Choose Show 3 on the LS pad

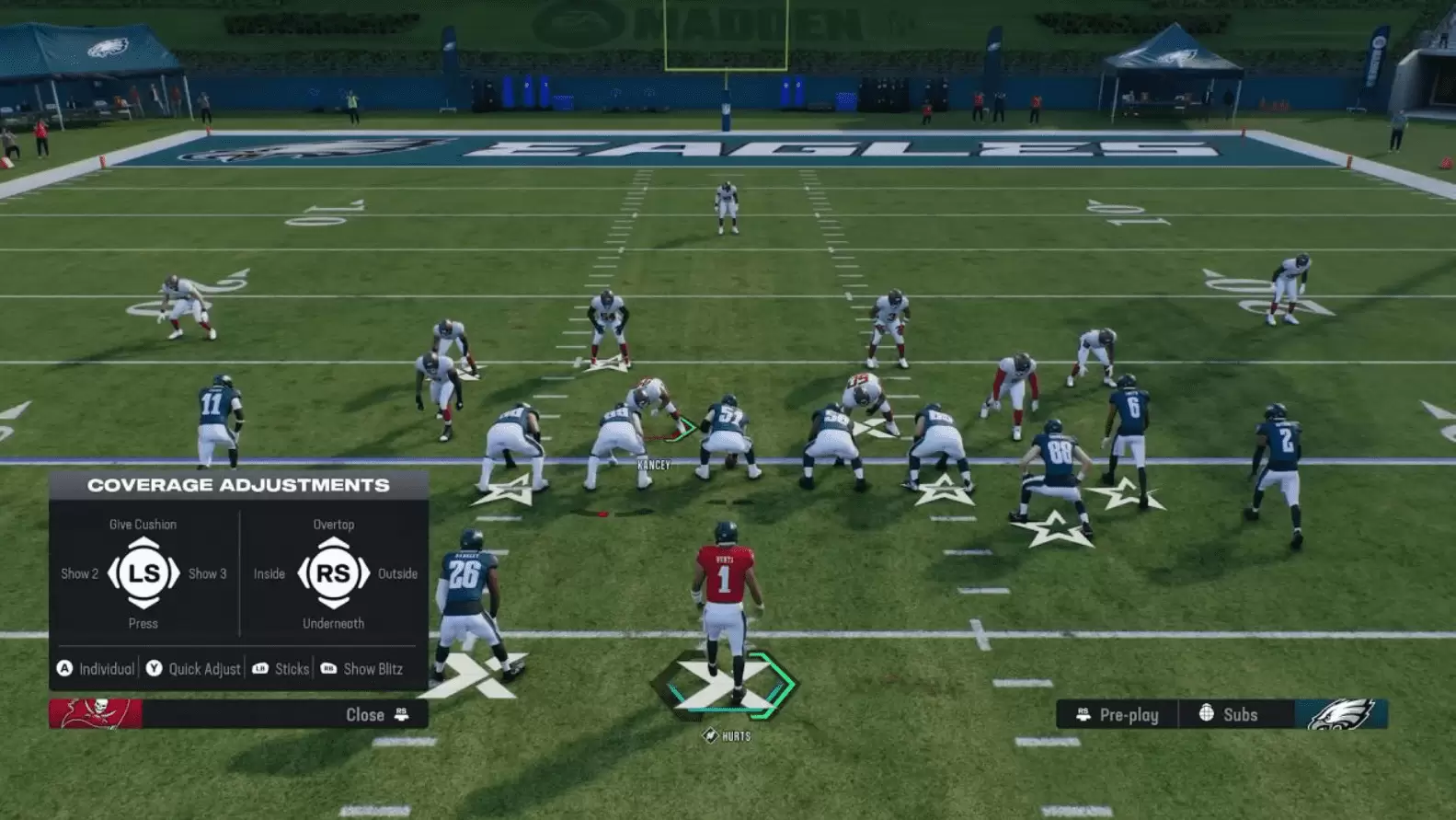pyautogui.click(x=207, y=573)
